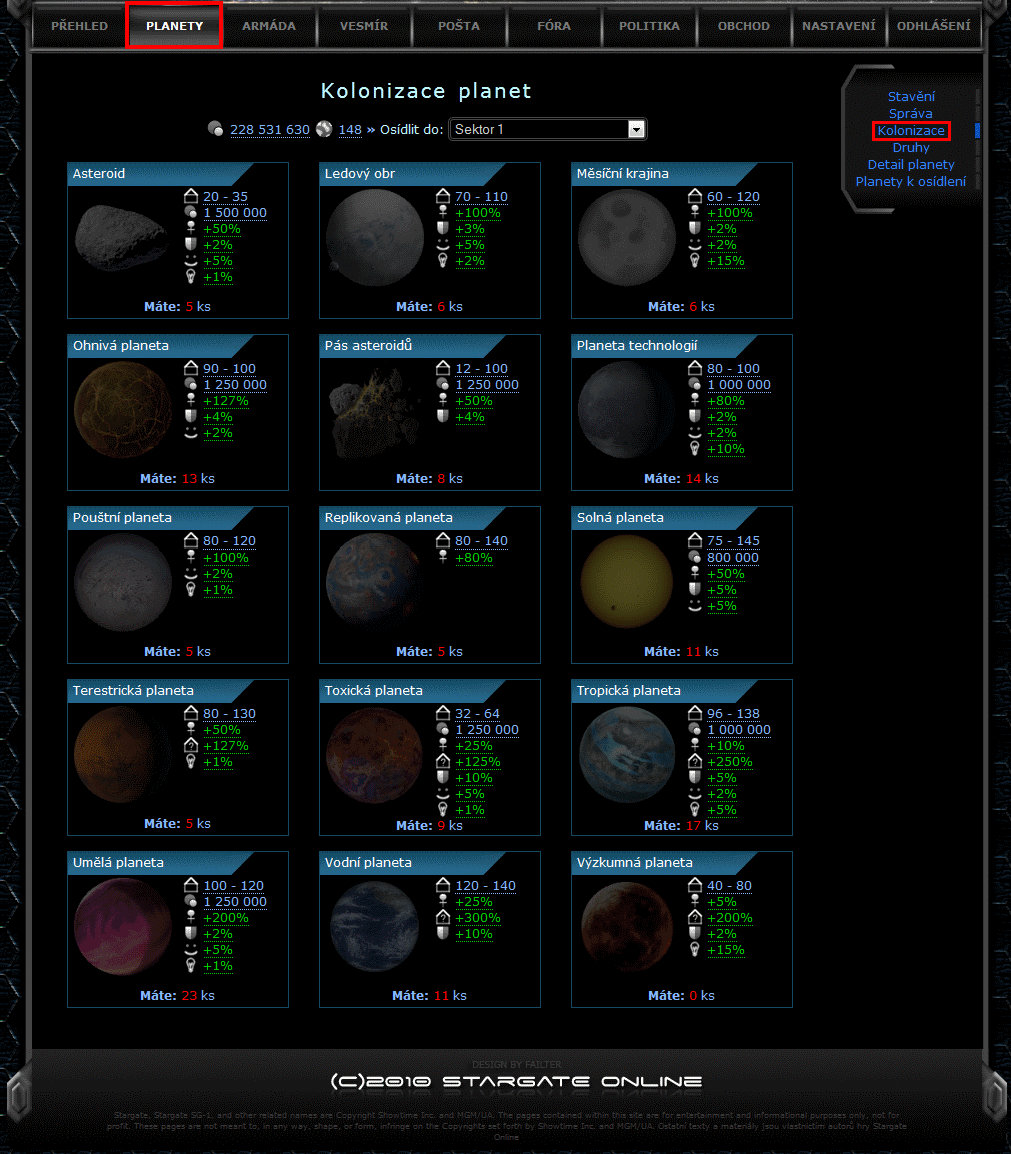Open the Přehled tab
The height and width of the screenshot is (1154, 1011).
(x=79, y=26)
